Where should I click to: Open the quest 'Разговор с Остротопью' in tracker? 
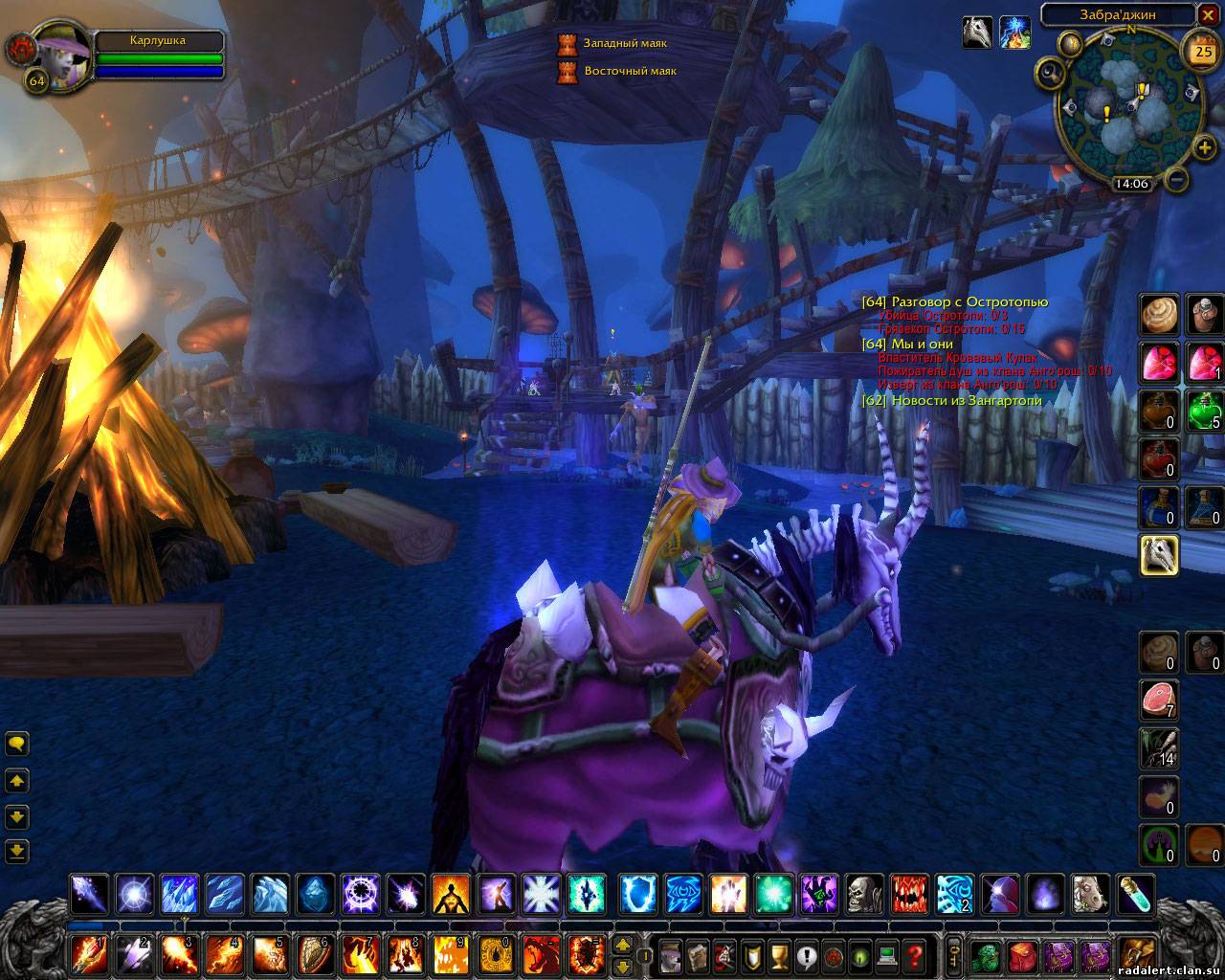(x=969, y=302)
